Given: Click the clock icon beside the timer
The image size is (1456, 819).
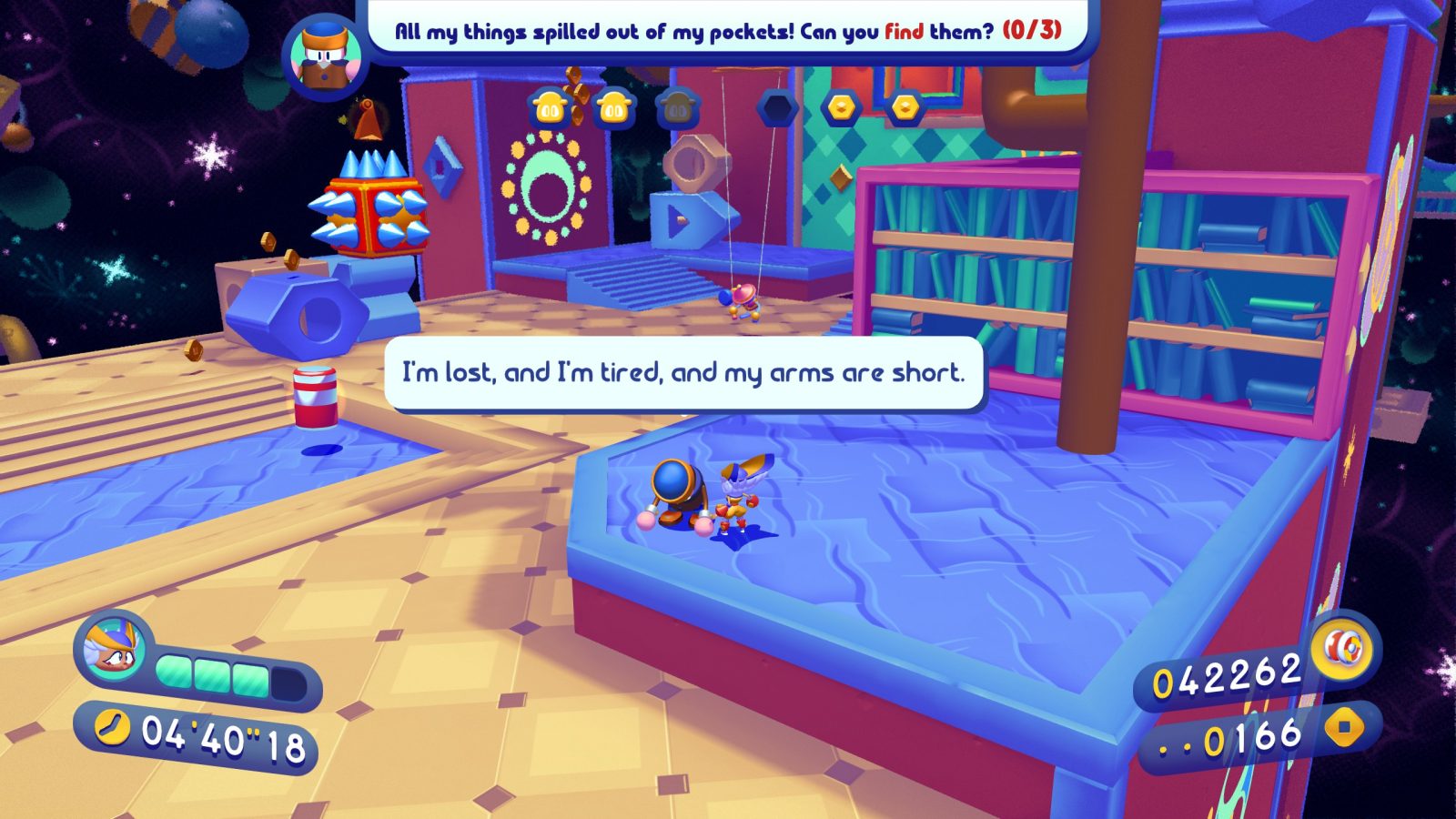Looking at the screenshot, I should point(113,728).
